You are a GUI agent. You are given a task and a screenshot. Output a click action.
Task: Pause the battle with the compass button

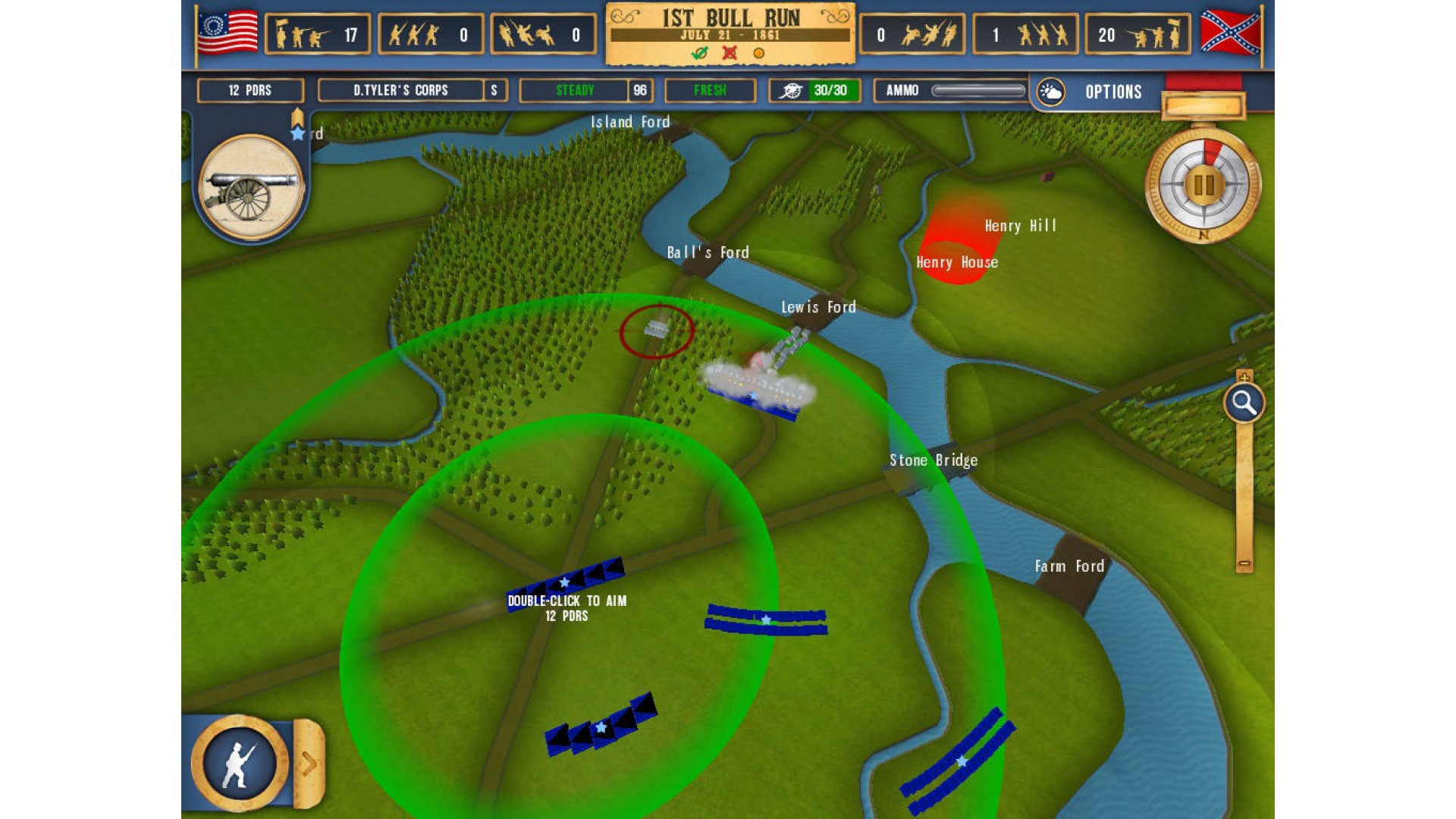(x=1203, y=184)
